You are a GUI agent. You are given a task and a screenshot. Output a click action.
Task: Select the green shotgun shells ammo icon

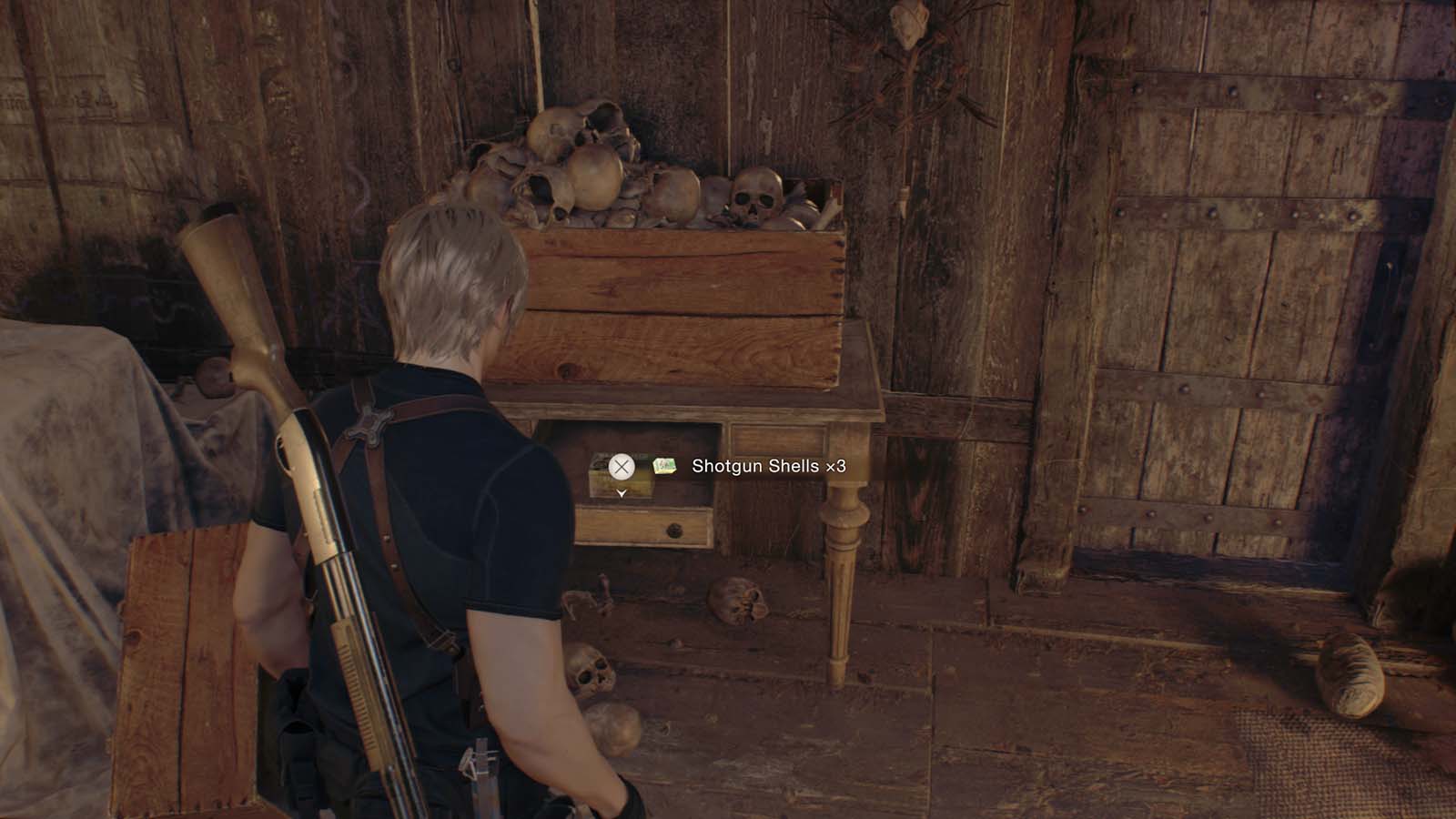tap(663, 467)
